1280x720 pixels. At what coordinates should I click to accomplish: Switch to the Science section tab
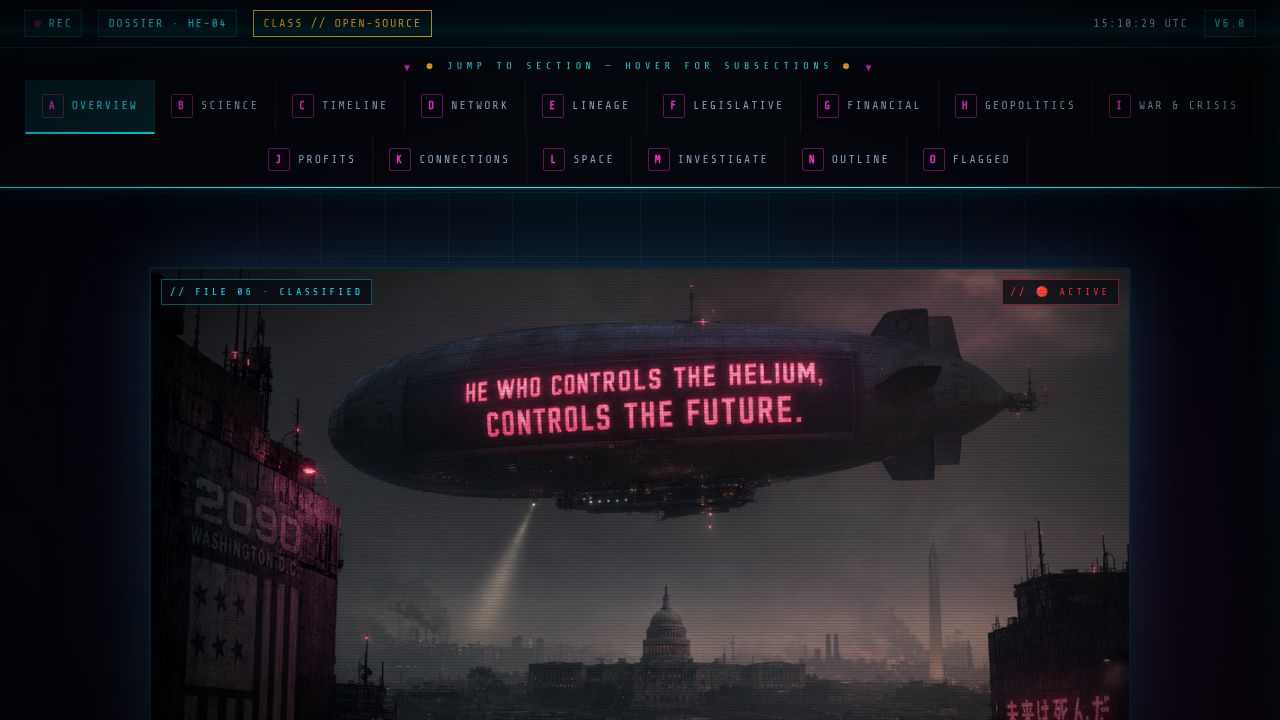[216, 105]
